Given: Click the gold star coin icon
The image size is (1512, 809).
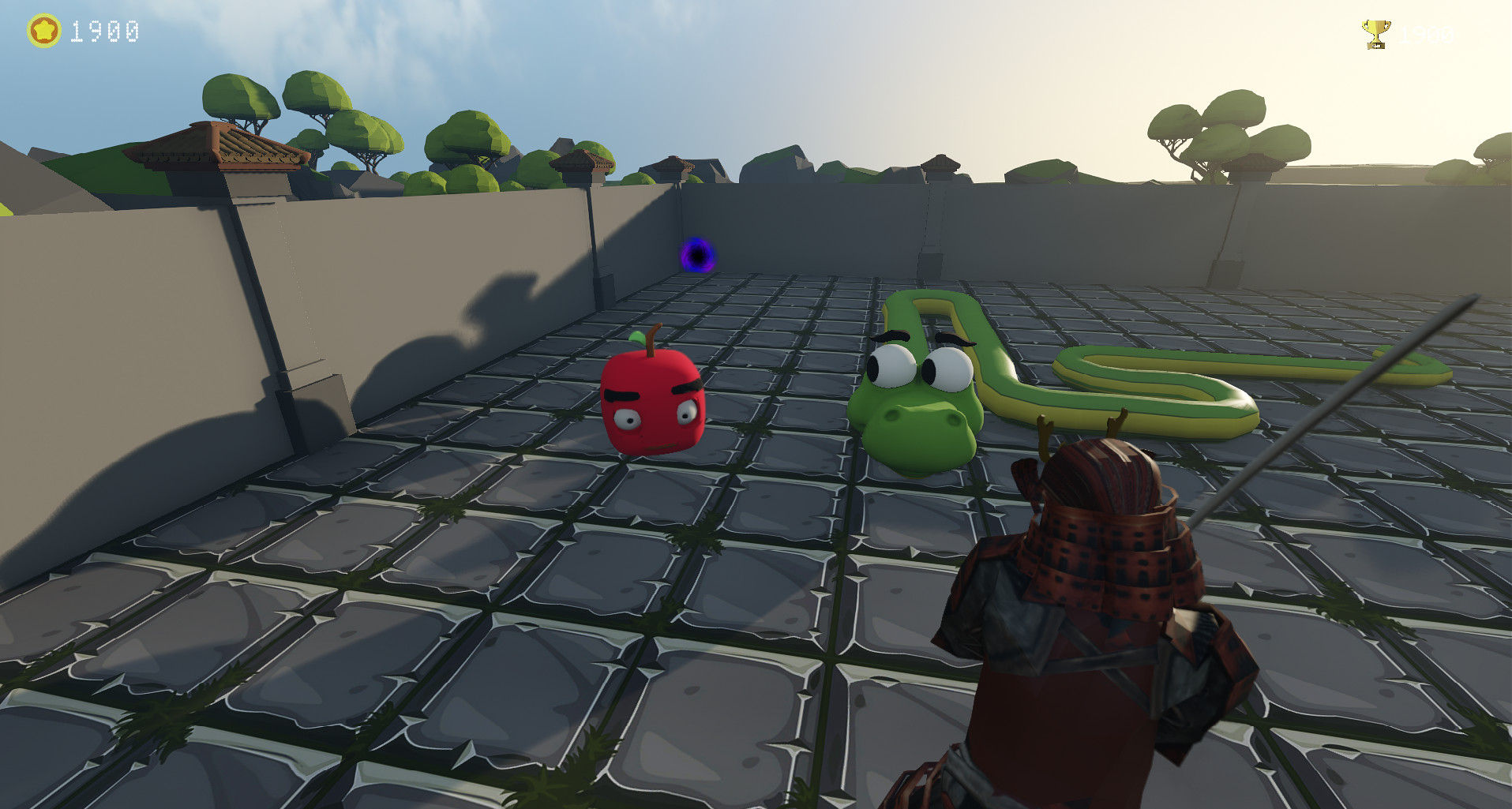Looking at the screenshot, I should [43, 32].
